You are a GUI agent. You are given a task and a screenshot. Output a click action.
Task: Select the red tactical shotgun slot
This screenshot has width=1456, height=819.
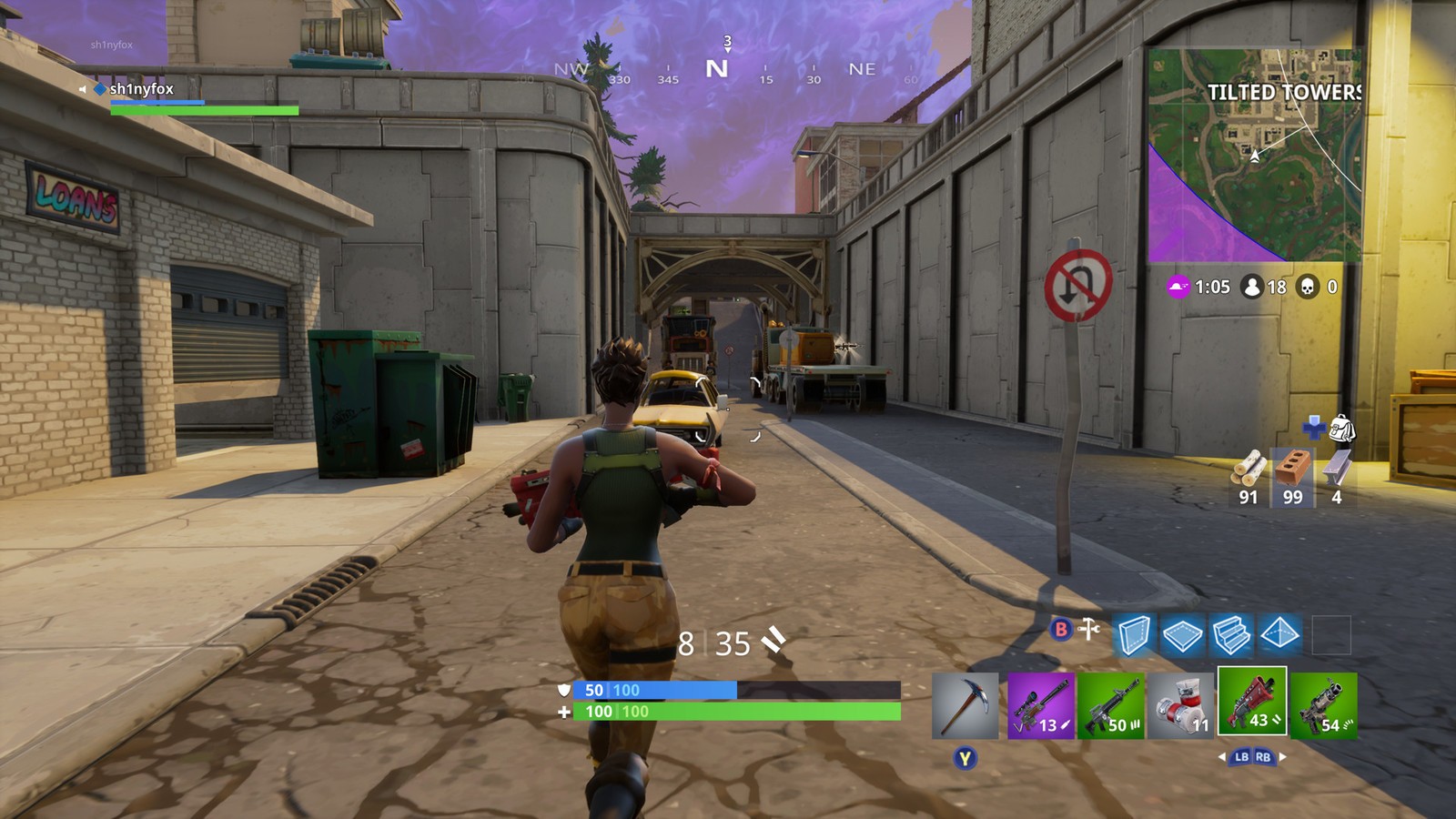[1252, 701]
